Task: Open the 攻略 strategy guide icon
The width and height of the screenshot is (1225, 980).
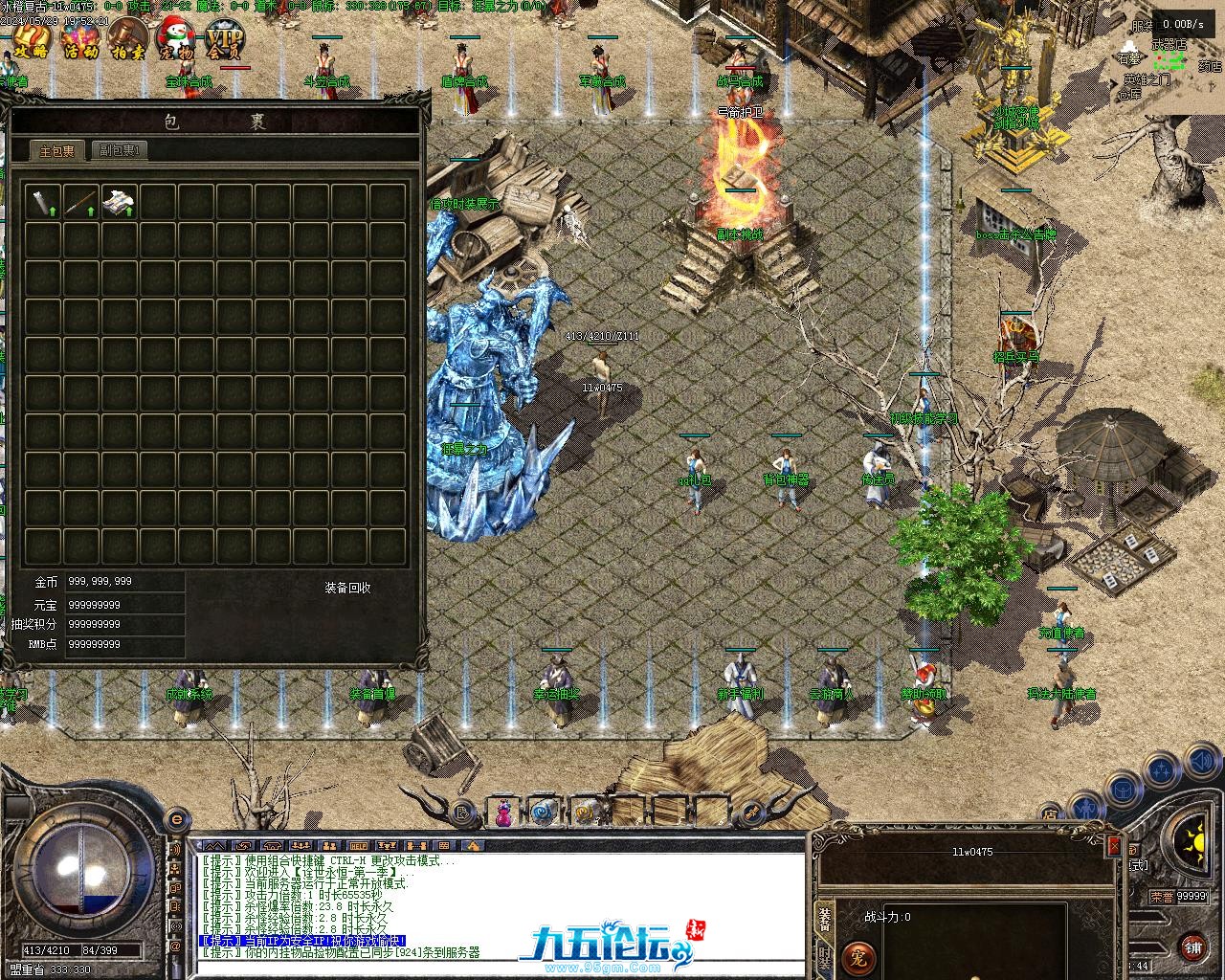Action: pos(31,40)
